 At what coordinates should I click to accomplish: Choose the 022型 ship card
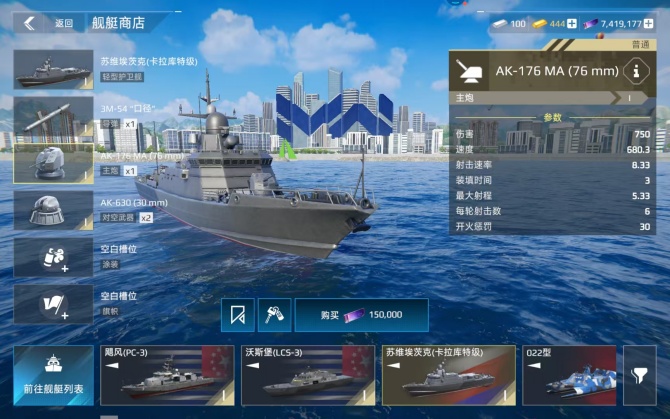click(568, 375)
